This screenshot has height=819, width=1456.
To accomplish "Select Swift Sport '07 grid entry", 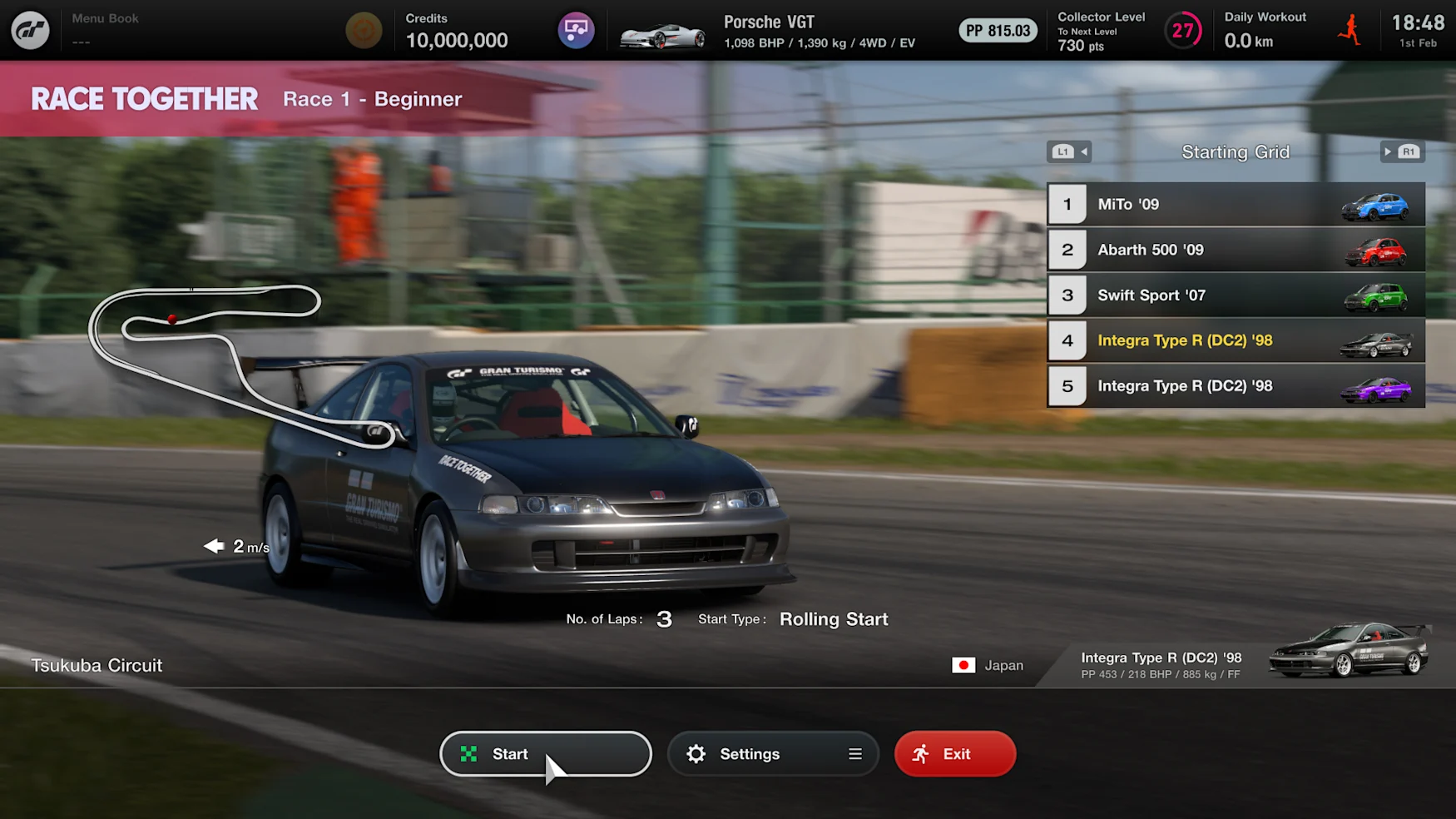I will (x=1235, y=295).
